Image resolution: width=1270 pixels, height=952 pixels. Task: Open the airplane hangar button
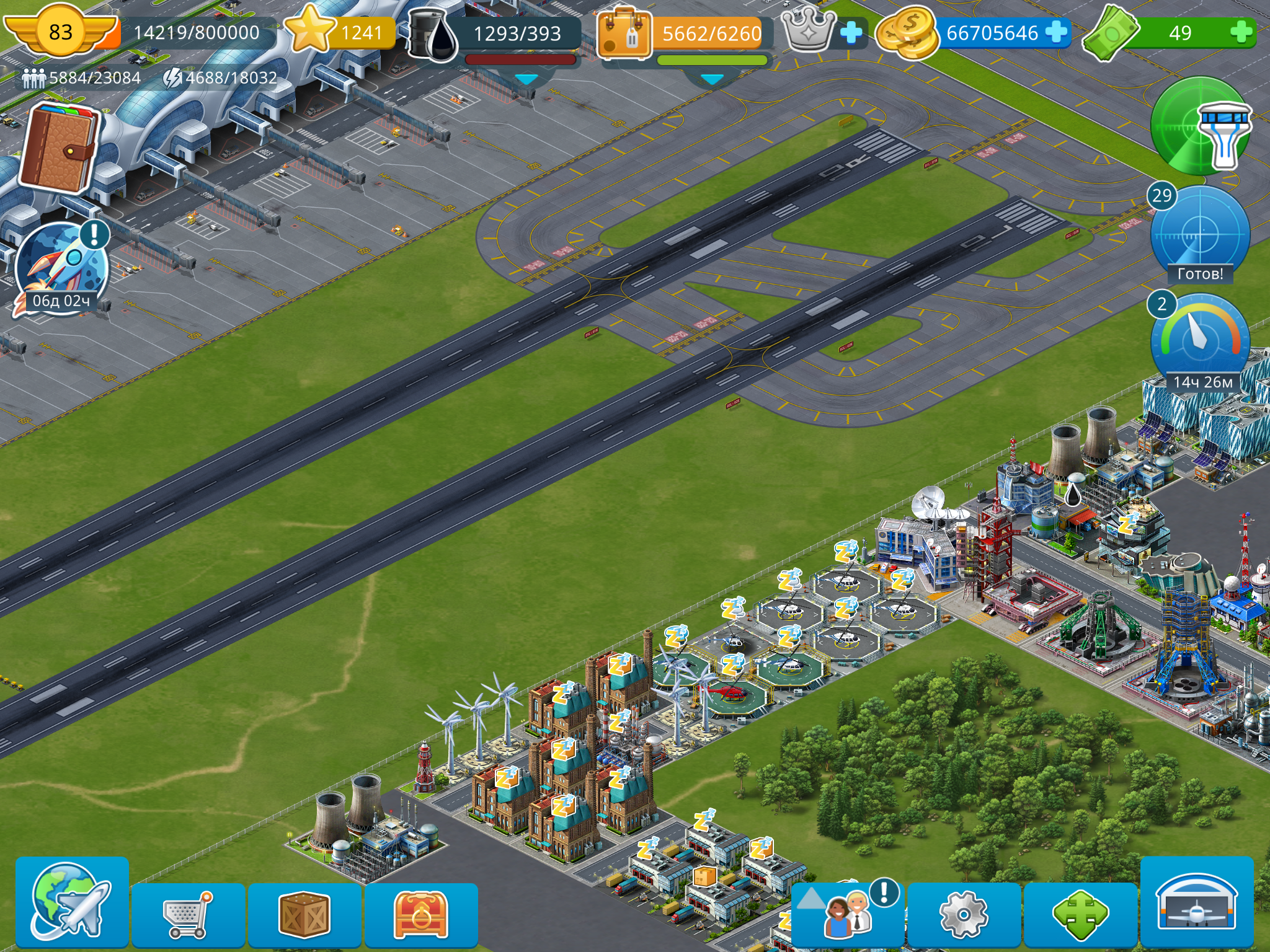1196,902
